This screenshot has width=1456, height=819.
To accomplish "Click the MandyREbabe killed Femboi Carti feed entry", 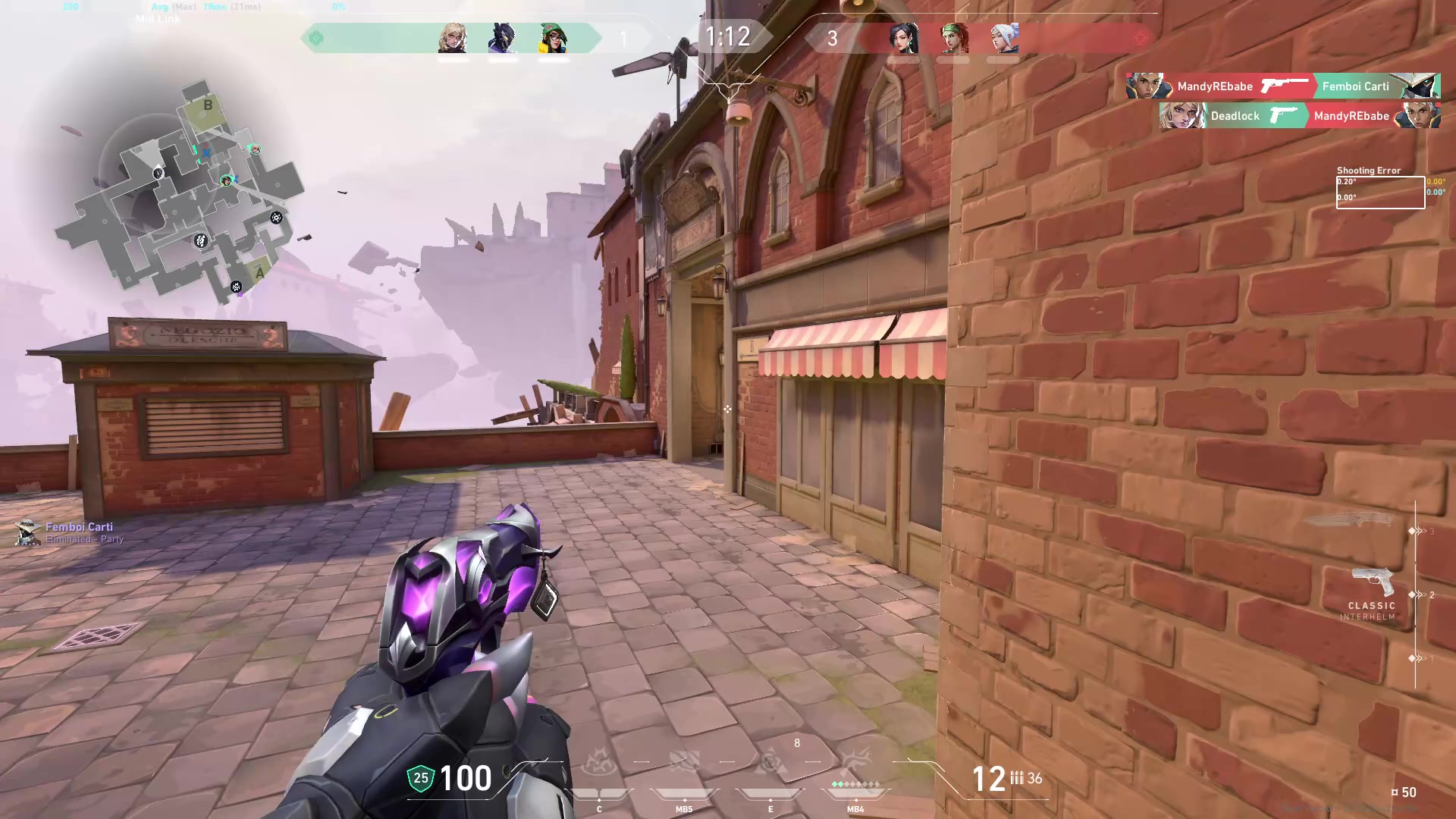I will (x=1283, y=86).
